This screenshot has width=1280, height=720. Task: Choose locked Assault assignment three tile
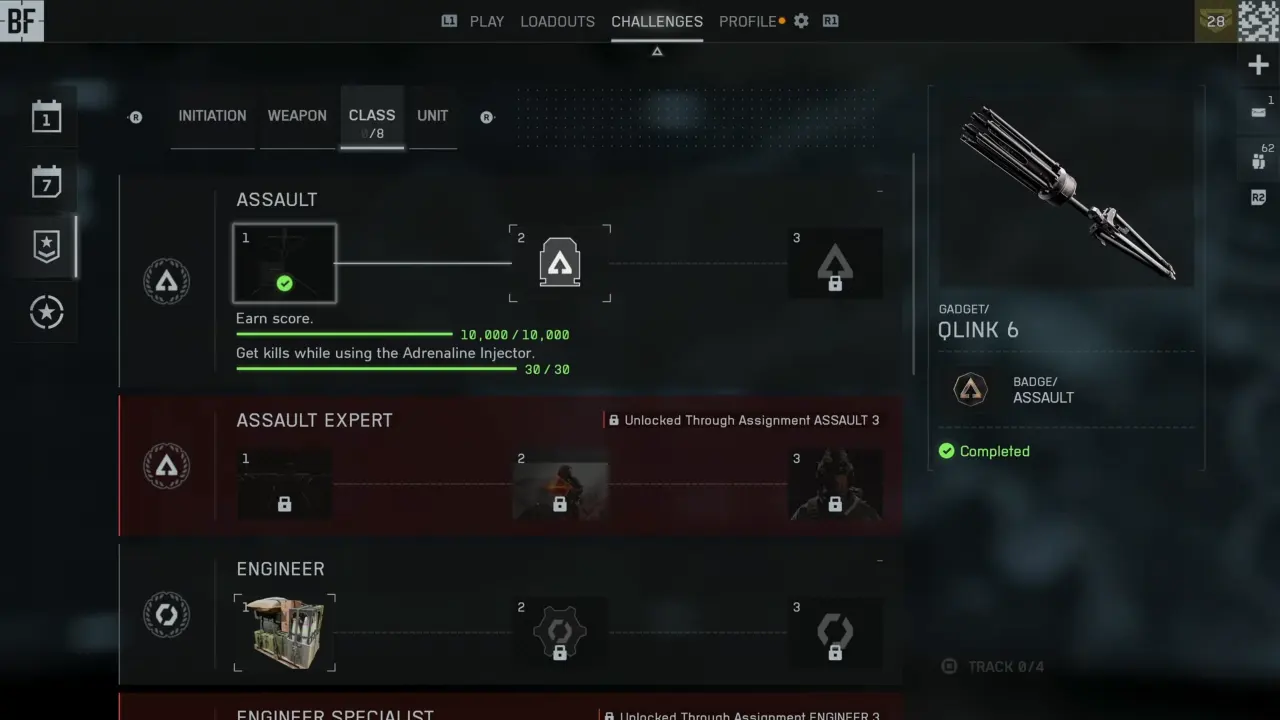pyautogui.click(x=835, y=264)
